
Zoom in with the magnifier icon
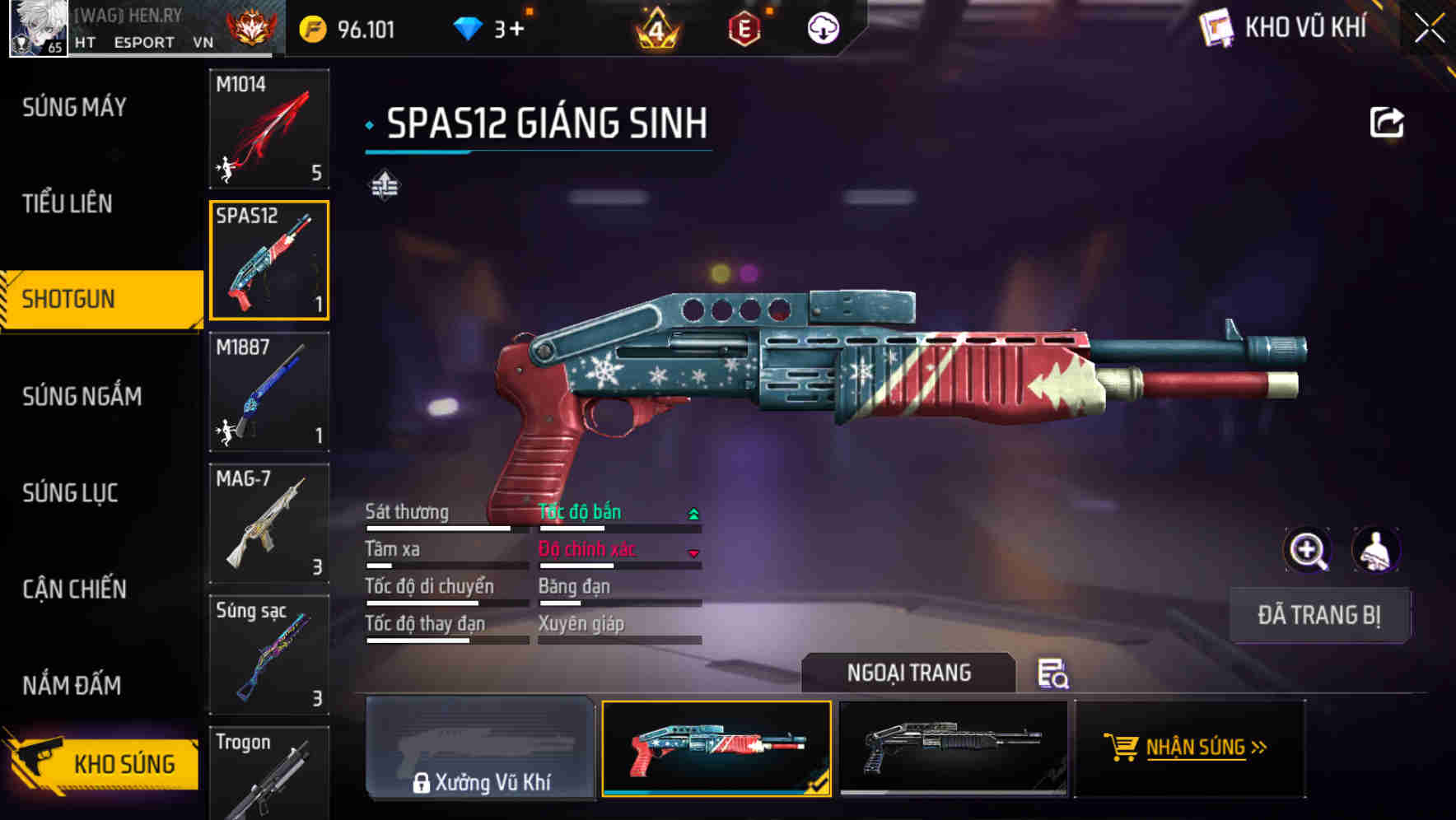pos(1307,550)
